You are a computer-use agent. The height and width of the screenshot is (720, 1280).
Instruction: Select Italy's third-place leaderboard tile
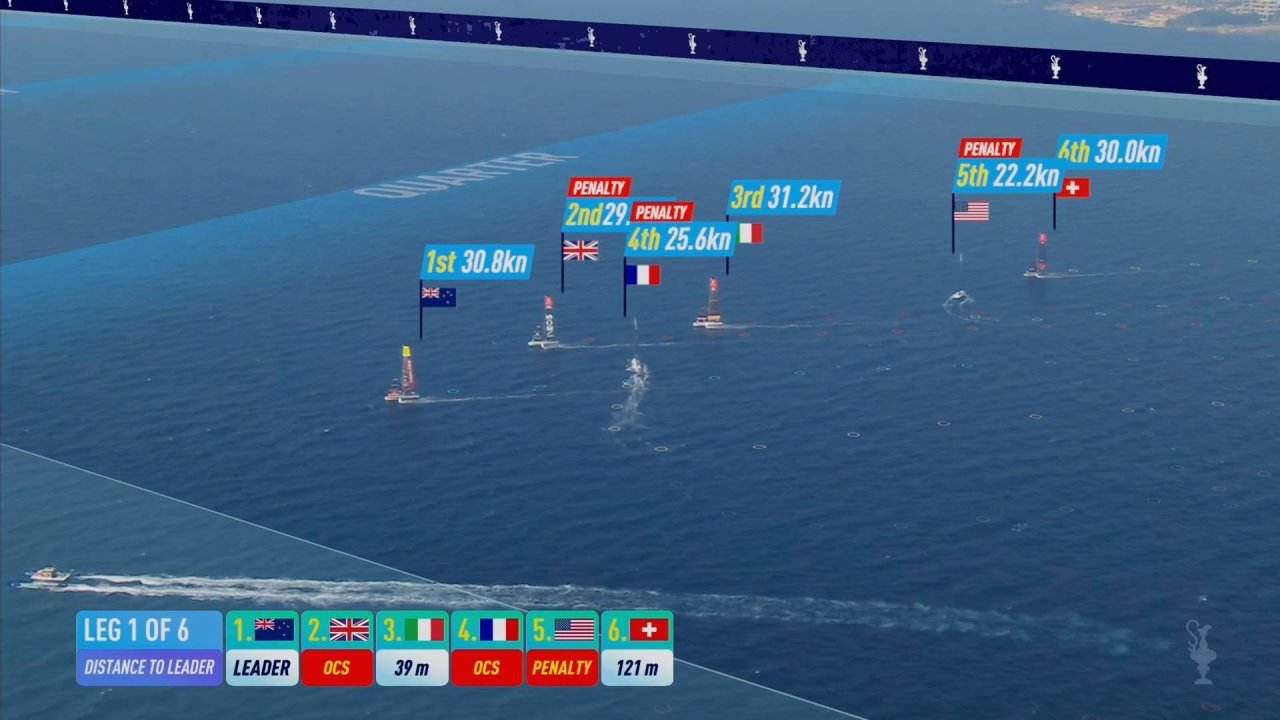click(412, 648)
